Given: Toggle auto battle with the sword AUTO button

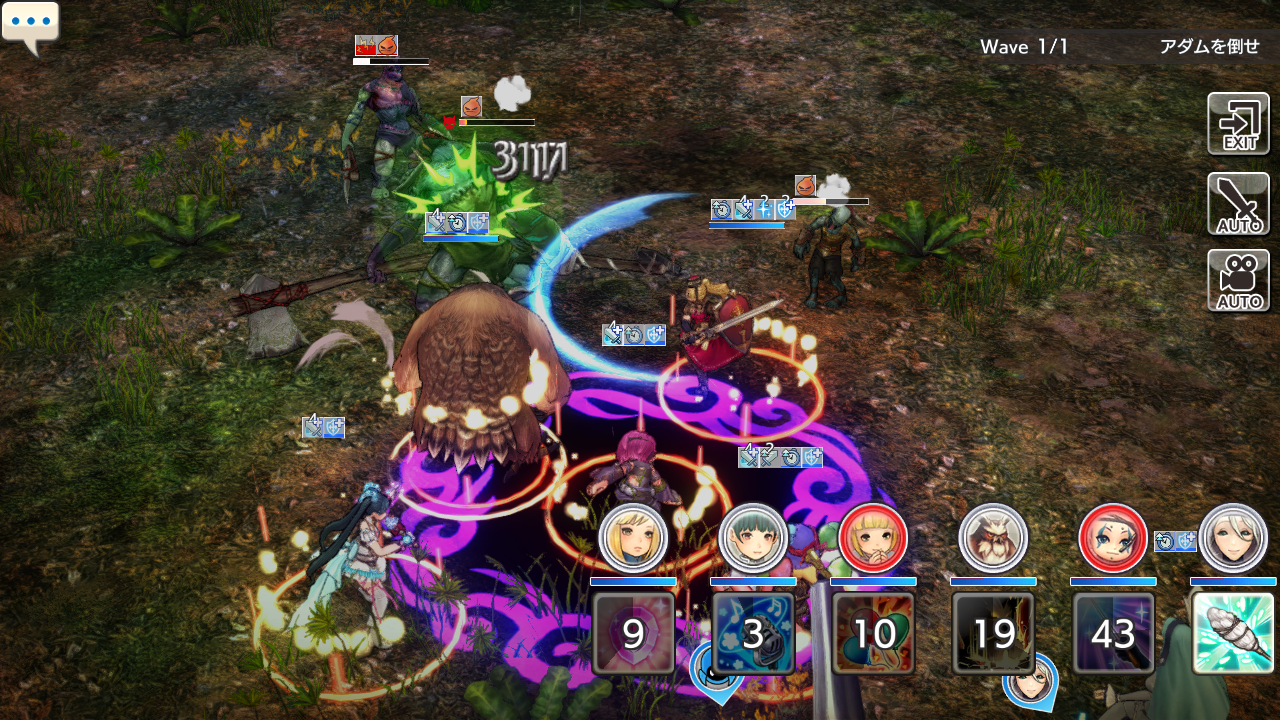Looking at the screenshot, I should (x=1238, y=204).
